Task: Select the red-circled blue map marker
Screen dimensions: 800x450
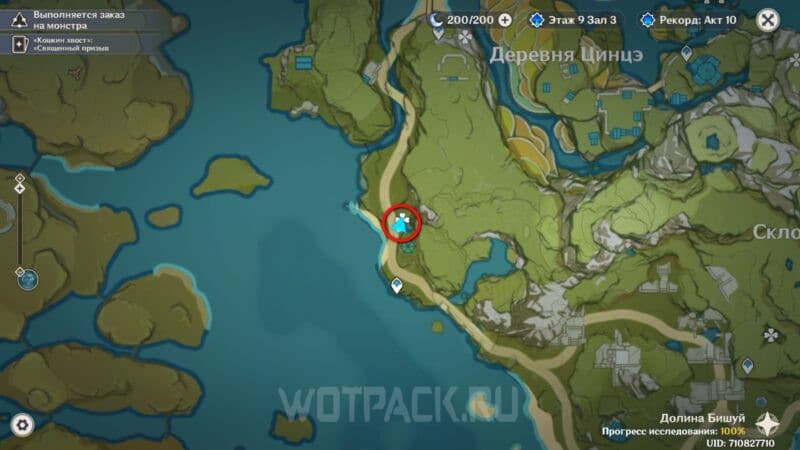Action: pyautogui.click(x=403, y=225)
